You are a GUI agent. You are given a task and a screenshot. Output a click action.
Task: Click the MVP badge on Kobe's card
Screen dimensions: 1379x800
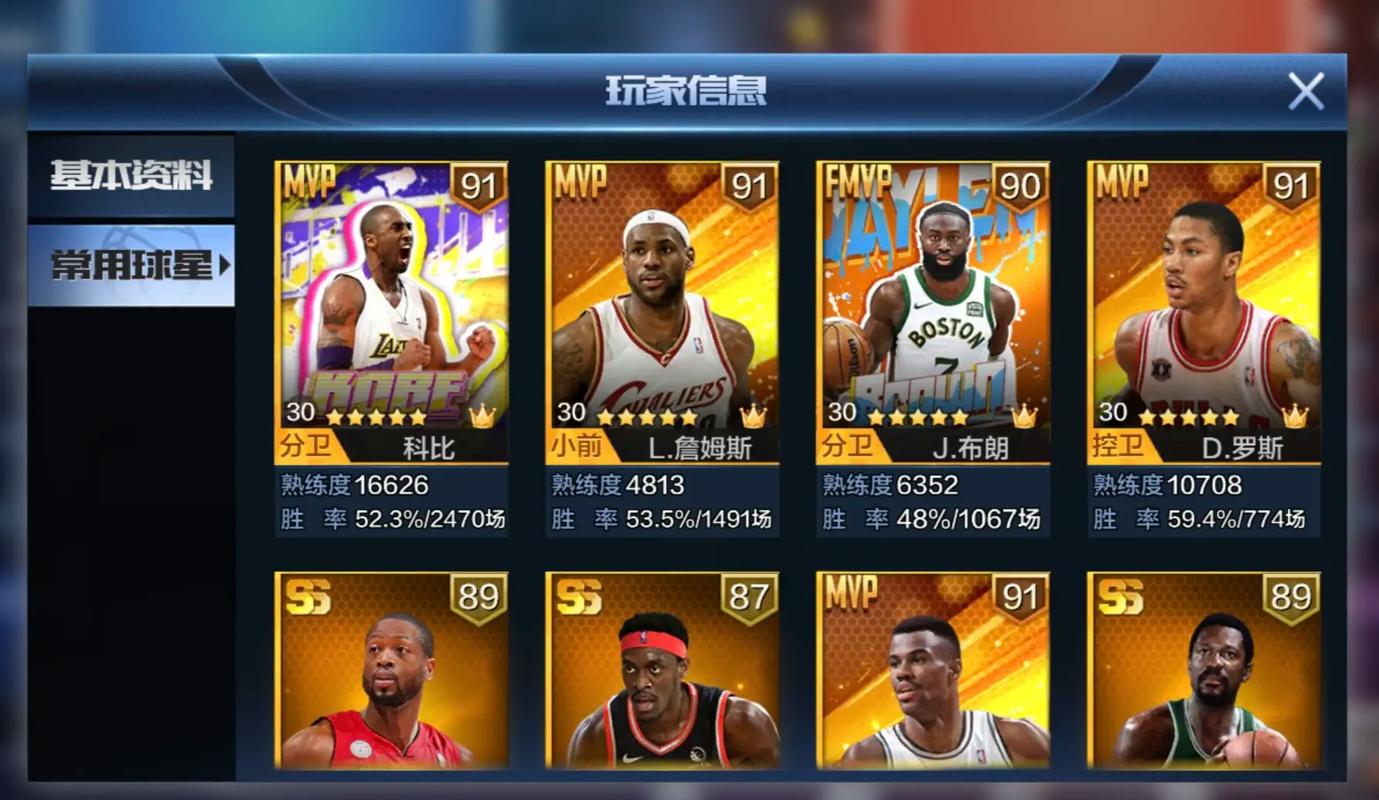coord(310,183)
